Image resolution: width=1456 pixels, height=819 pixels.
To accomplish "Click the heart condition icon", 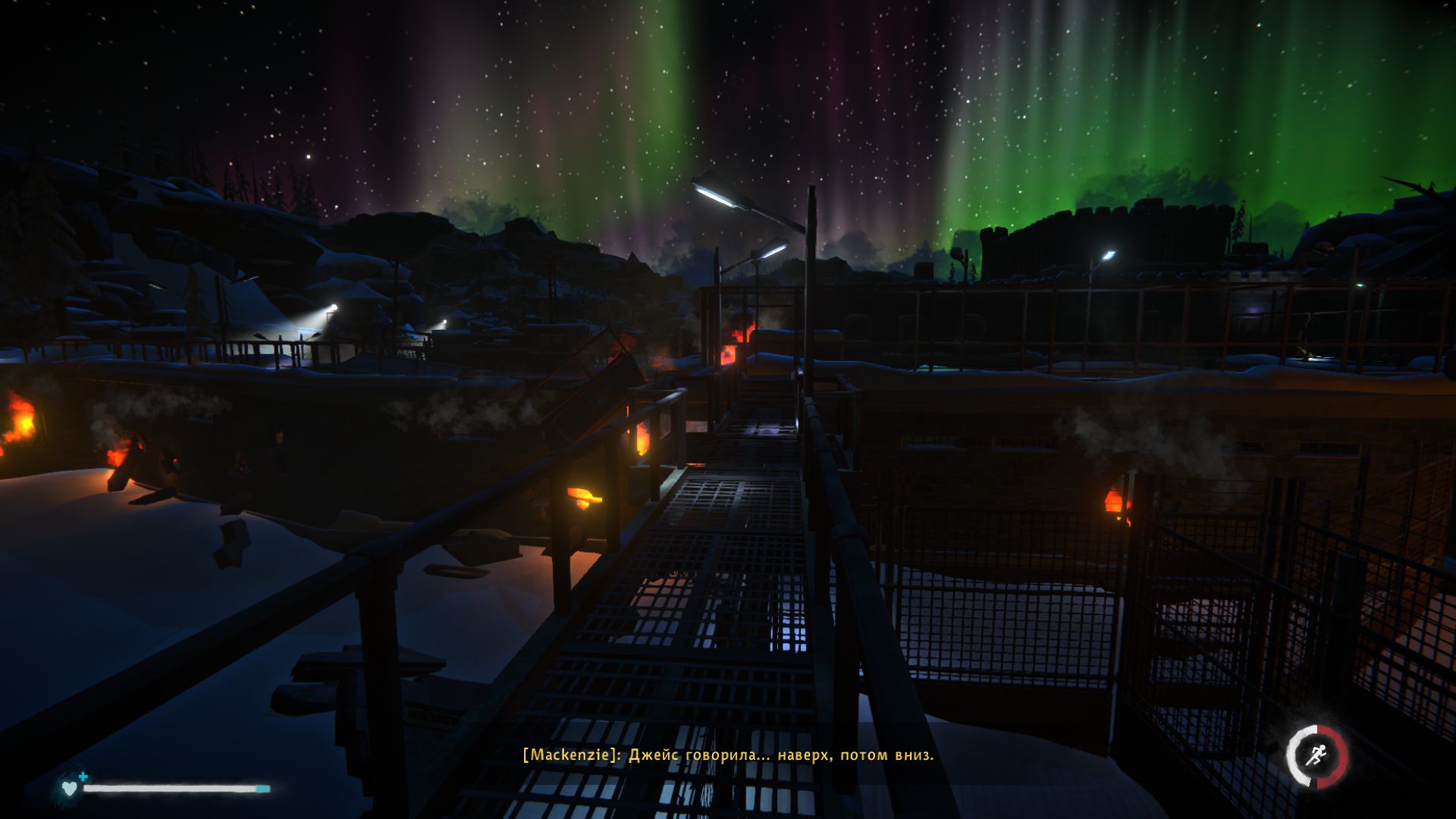I will click(70, 789).
